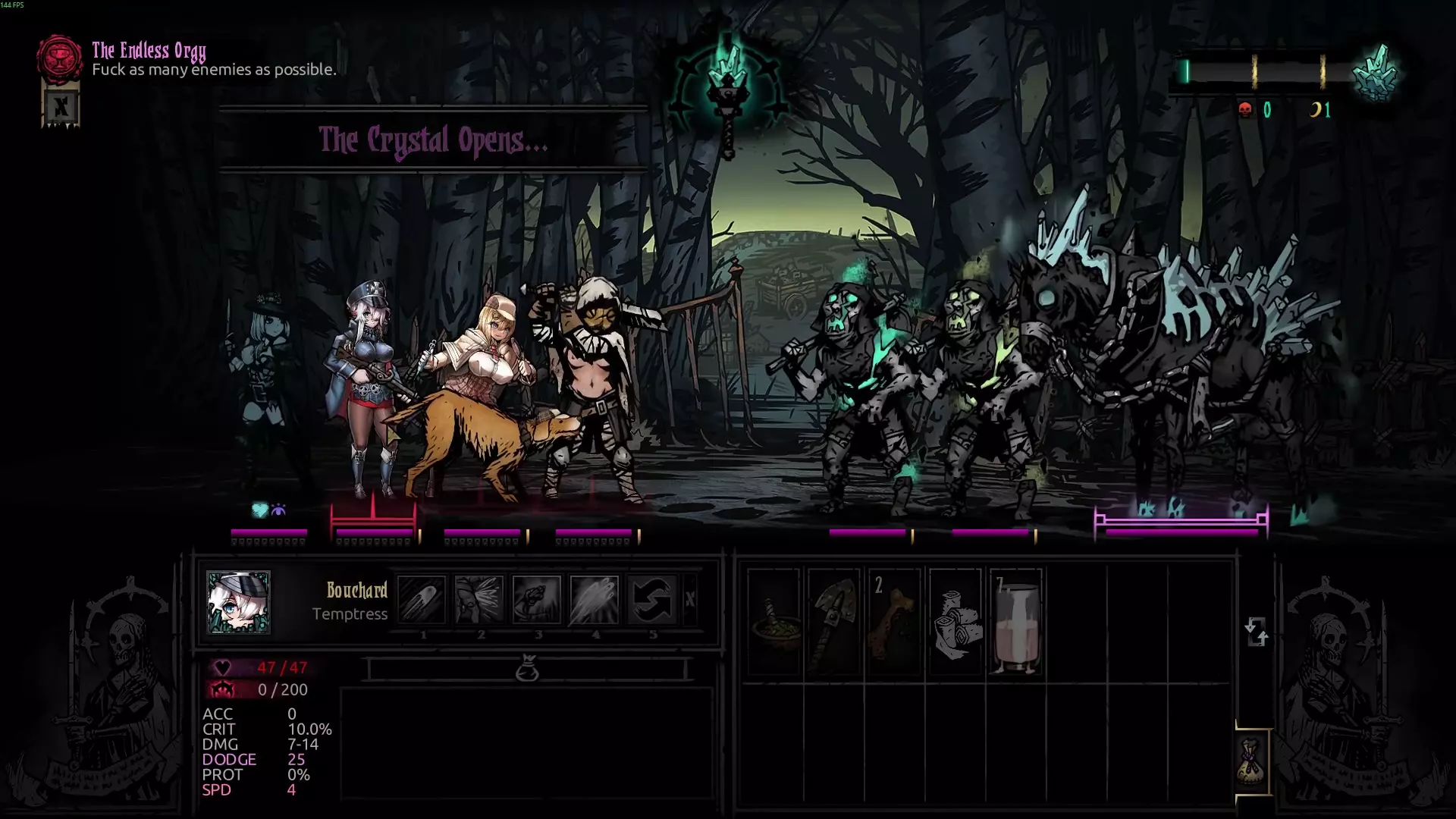This screenshot has width=1456, height=819.
Task: Open the red quest seal tracker
Action: click(x=59, y=58)
